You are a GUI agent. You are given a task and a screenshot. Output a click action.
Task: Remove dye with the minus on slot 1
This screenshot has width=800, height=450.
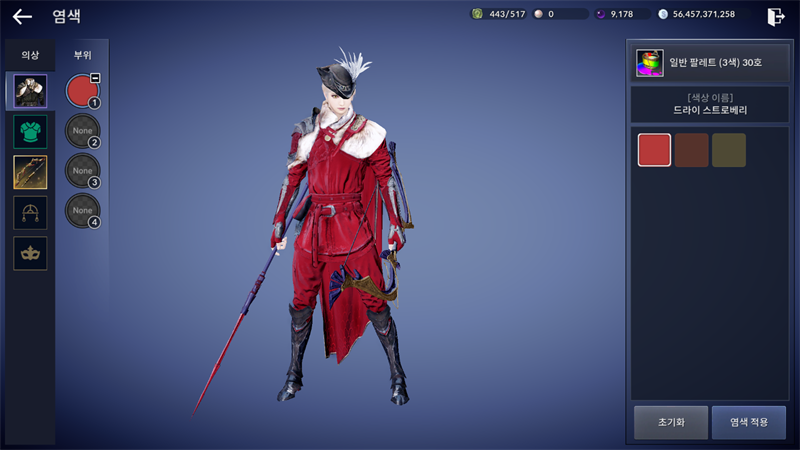(94, 77)
